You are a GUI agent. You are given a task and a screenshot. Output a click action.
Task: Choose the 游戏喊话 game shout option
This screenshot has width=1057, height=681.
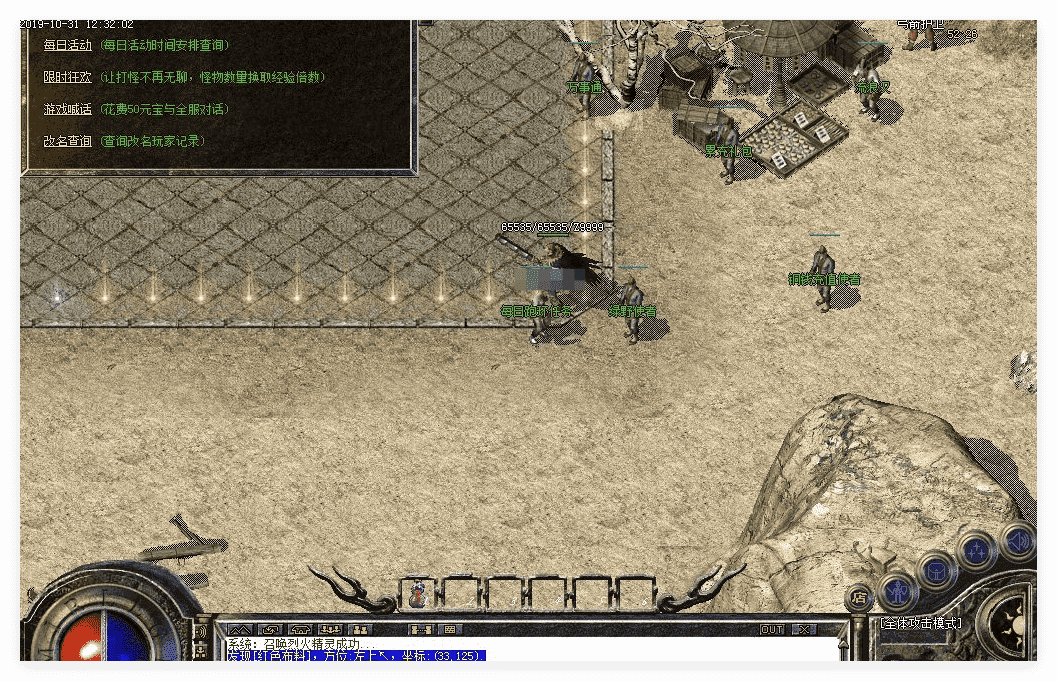67,109
